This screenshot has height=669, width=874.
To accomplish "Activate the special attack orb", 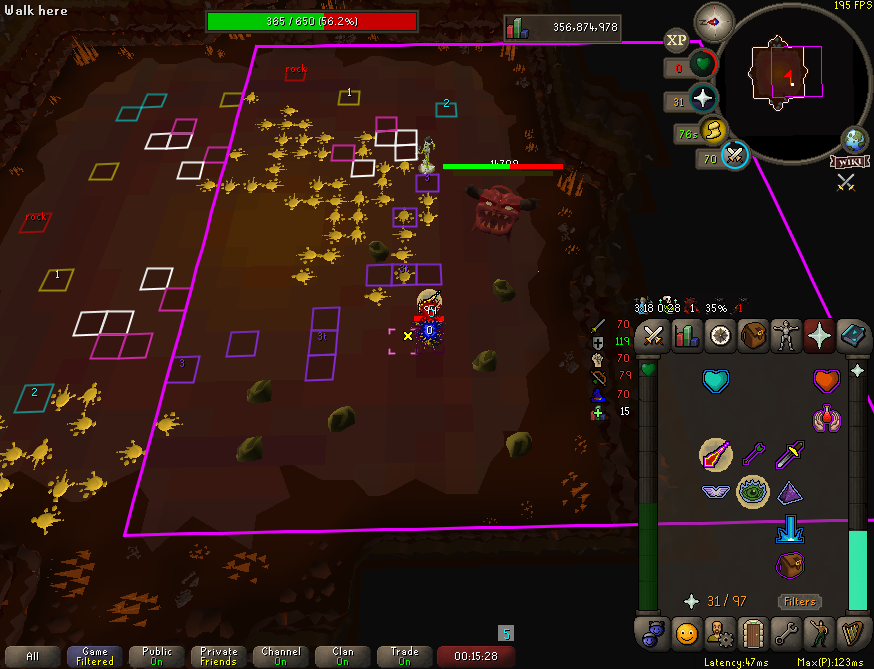I will coord(735,155).
